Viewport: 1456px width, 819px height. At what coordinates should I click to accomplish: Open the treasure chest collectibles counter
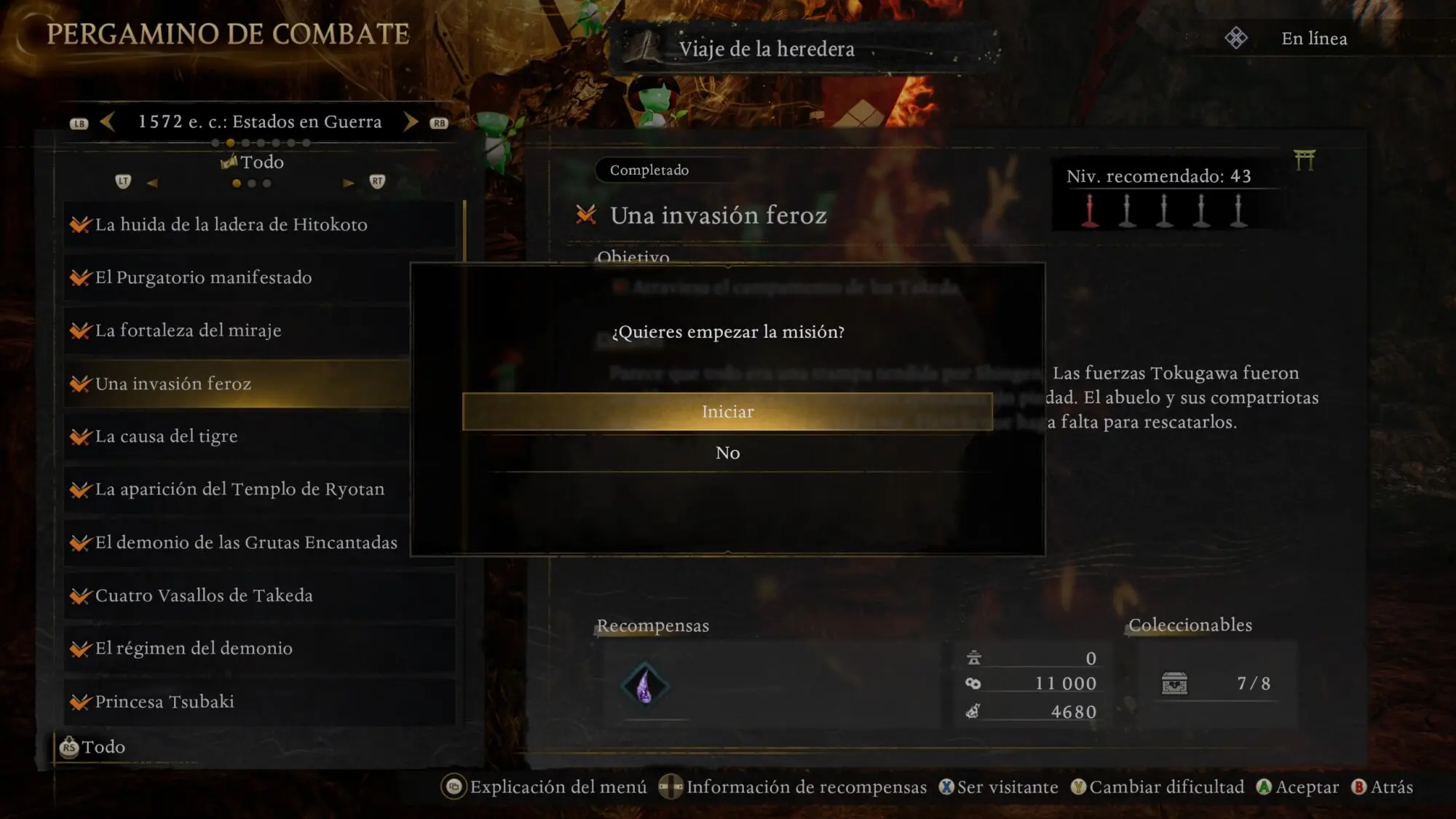pos(1174,684)
